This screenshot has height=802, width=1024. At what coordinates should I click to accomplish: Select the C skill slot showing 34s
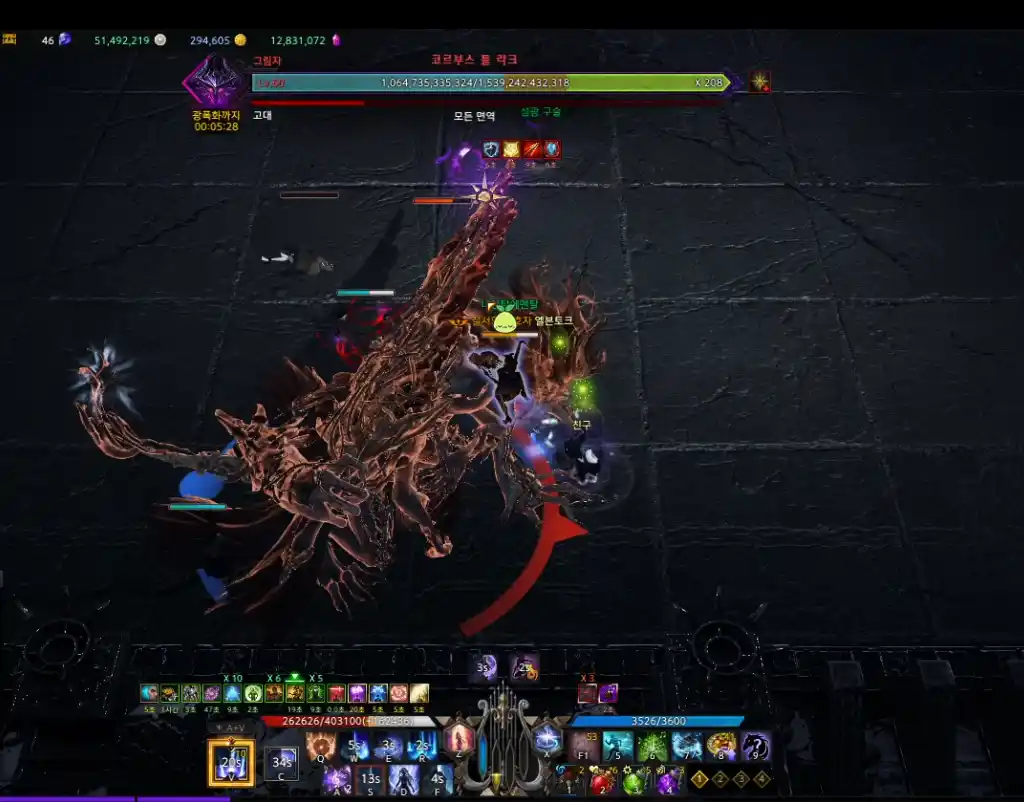coord(282,765)
